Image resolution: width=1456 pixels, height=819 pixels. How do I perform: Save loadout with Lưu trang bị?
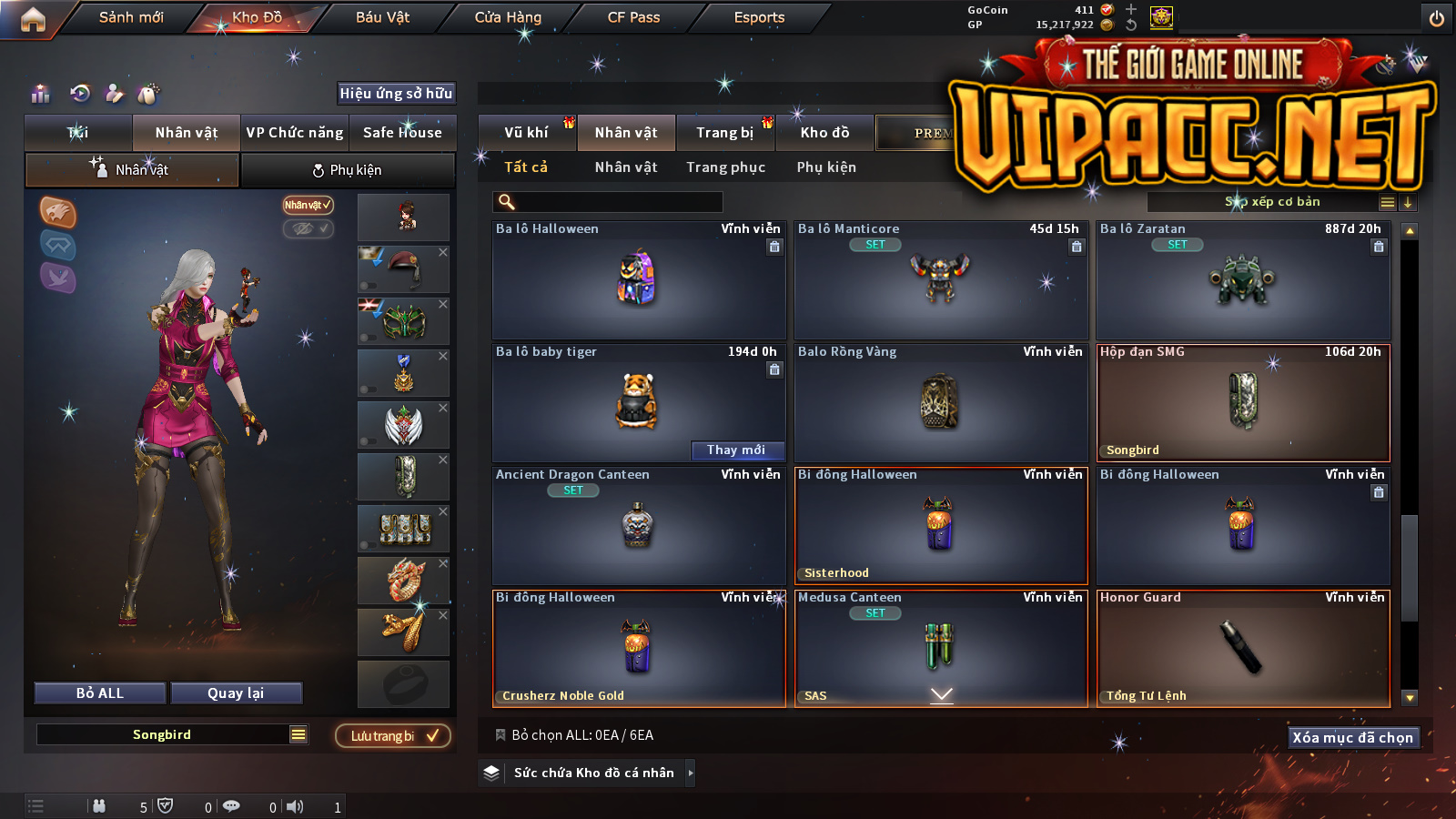[x=393, y=736]
